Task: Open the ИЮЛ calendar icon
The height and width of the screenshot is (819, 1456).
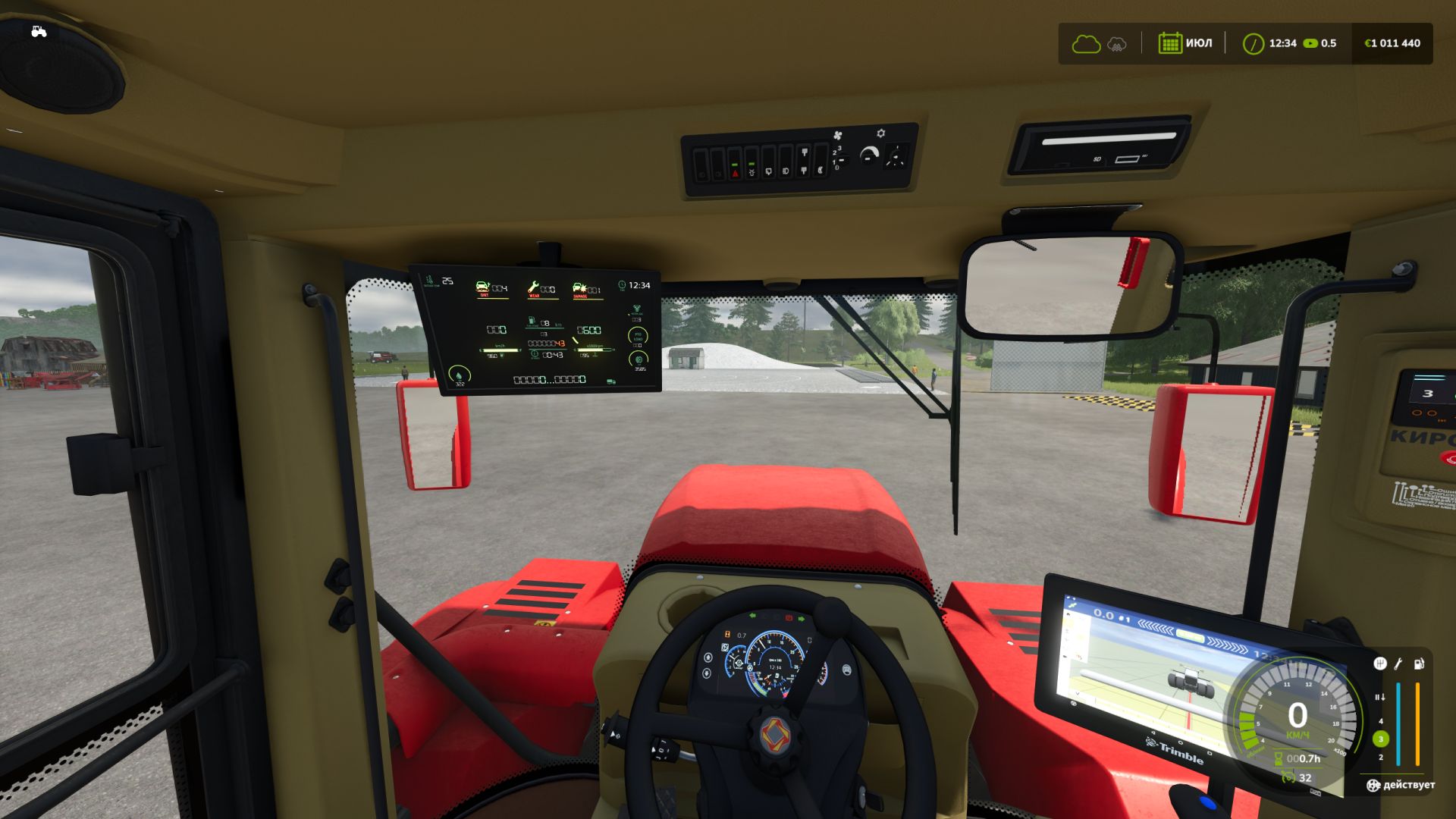Action: tap(1170, 43)
